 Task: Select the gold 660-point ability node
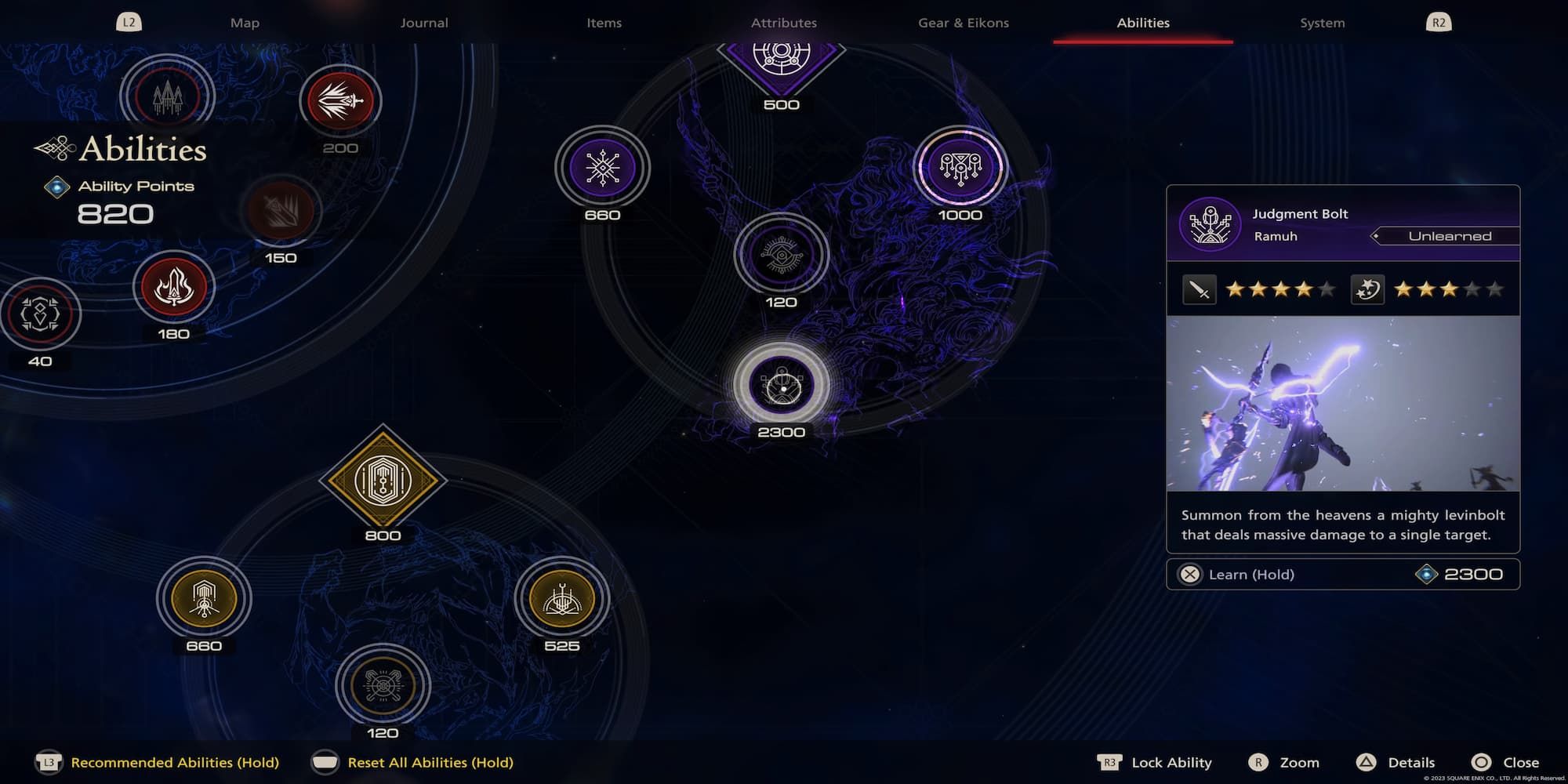[x=204, y=599]
